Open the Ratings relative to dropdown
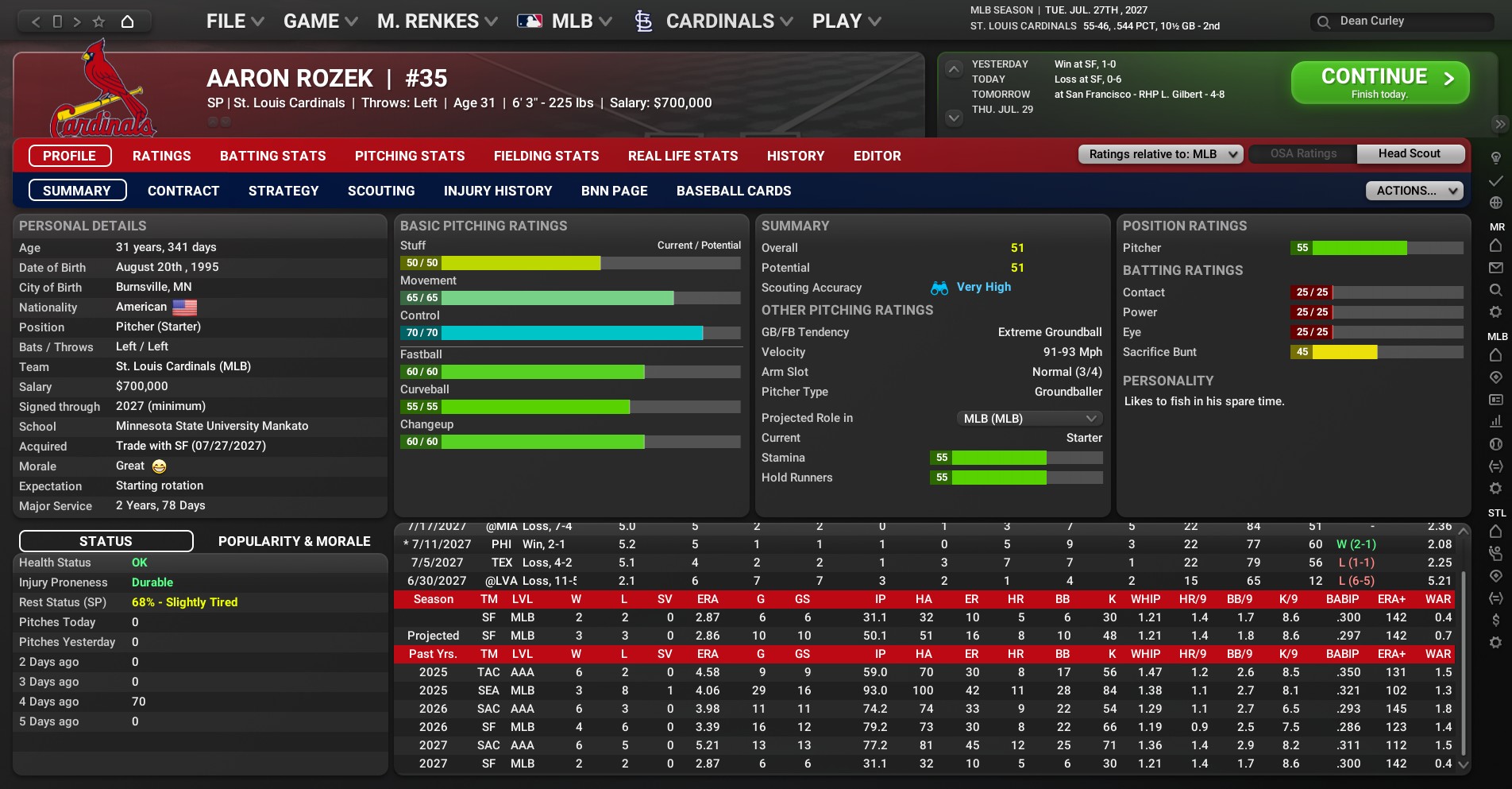Viewport: 1512px width, 789px height. tap(1160, 154)
